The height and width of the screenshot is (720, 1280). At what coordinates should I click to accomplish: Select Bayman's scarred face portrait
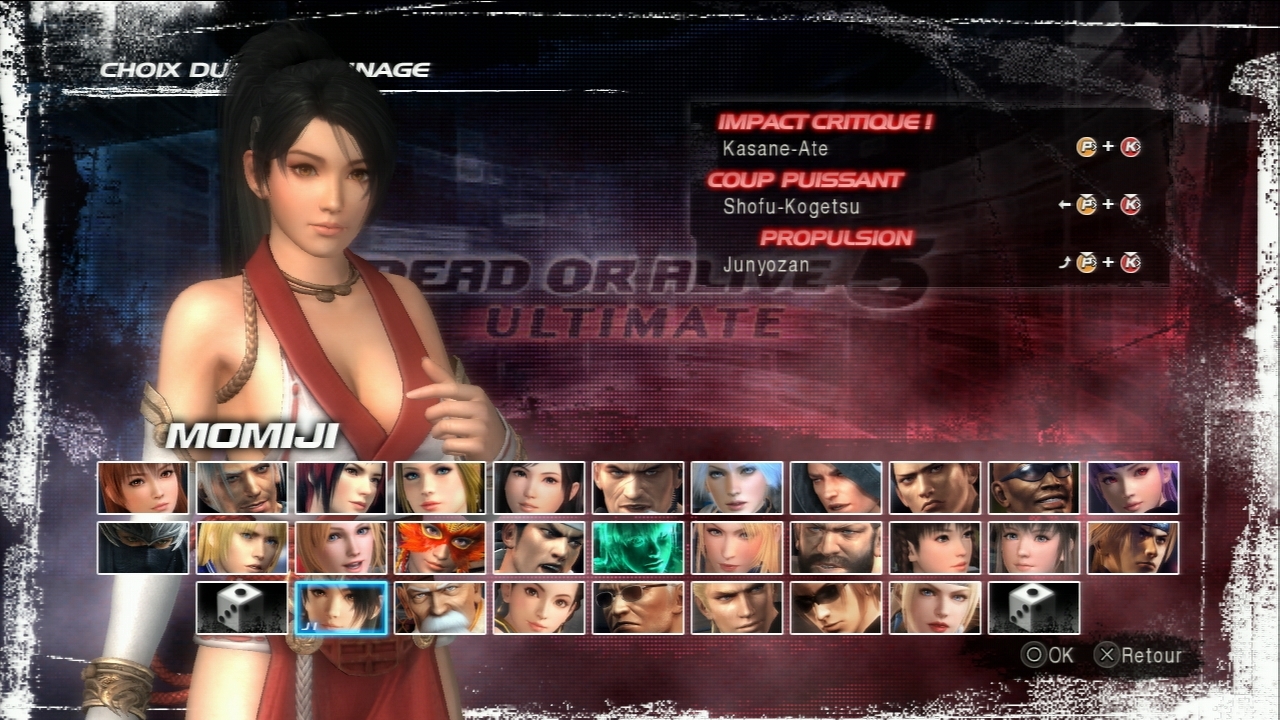pyautogui.click(x=638, y=488)
